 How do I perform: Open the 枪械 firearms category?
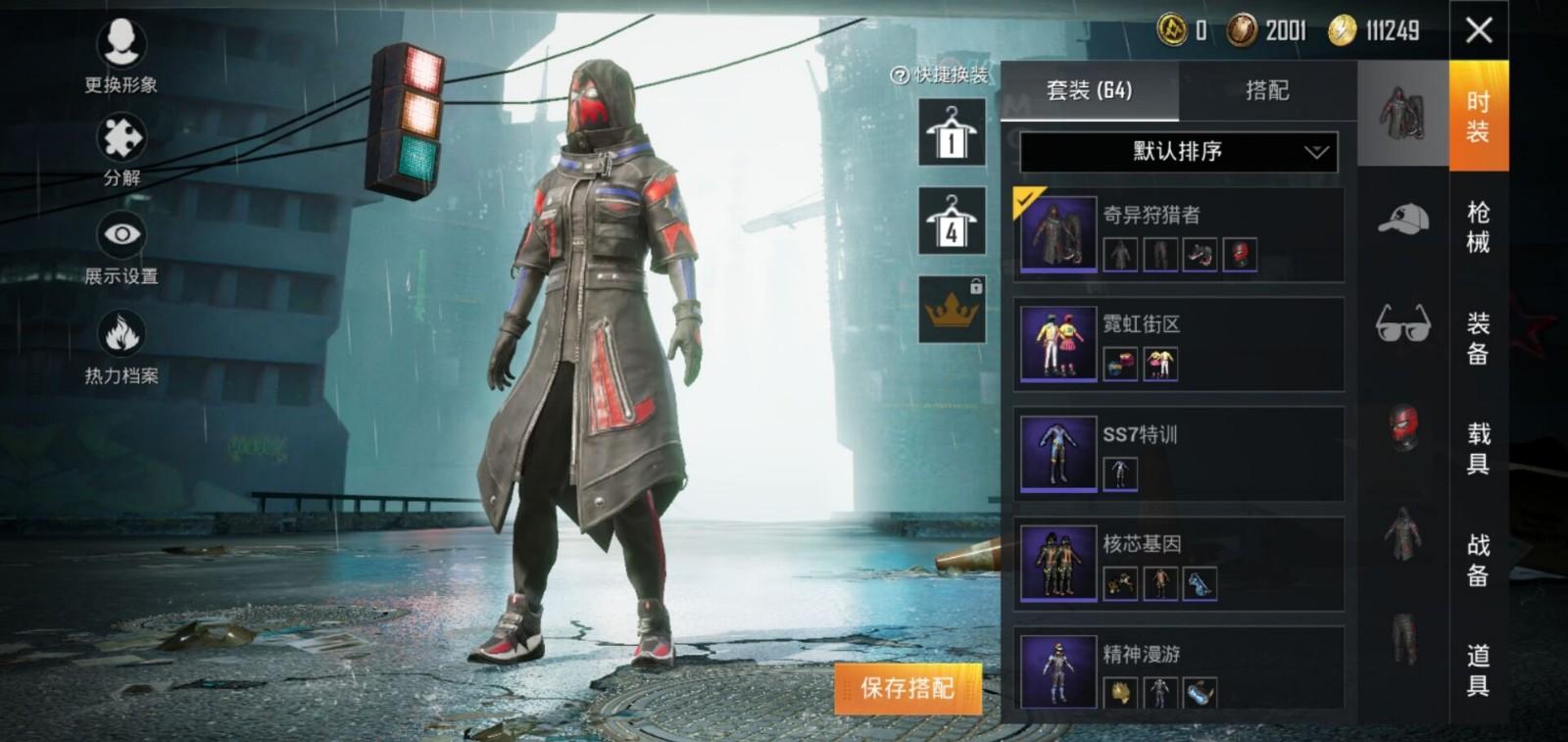pos(1478,226)
